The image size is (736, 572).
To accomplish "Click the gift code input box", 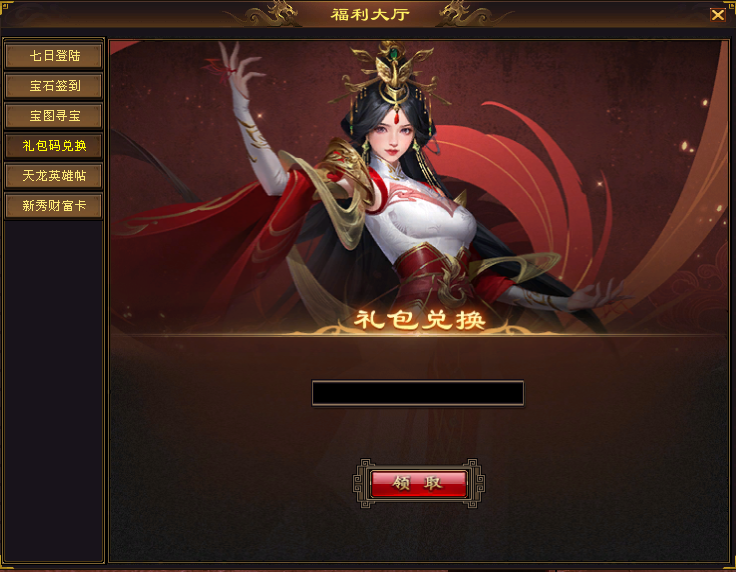I will [x=417, y=393].
